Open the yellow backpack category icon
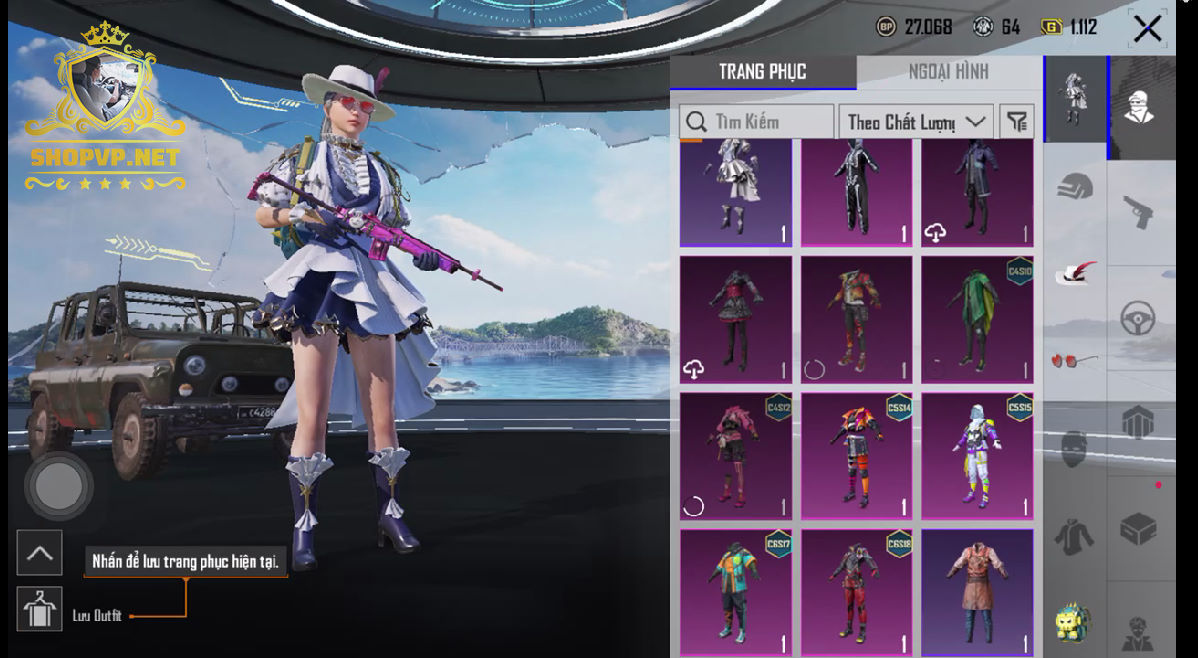The image size is (1198, 658). 1073,622
